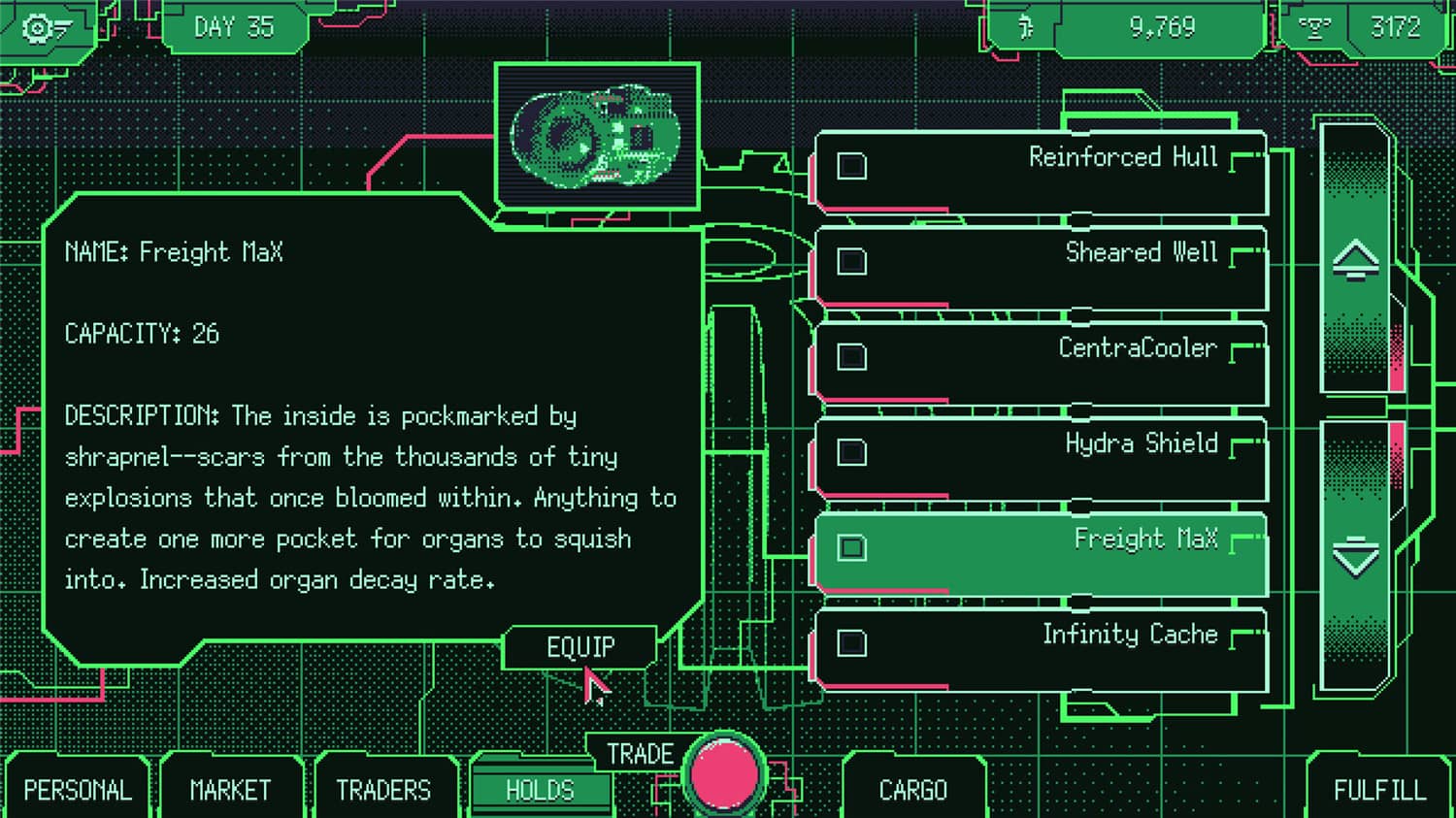This screenshot has height=818, width=1456.
Task: Toggle the Hydra Shield checkbox
Action: pyautogui.click(x=851, y=452)
